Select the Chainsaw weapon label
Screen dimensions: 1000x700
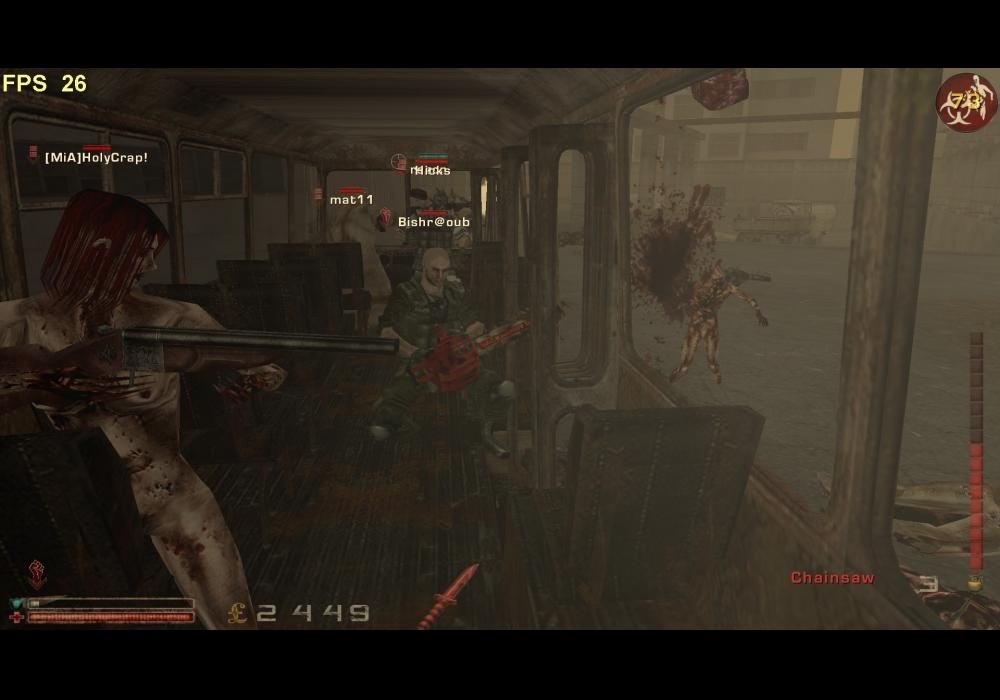(832, 577)
